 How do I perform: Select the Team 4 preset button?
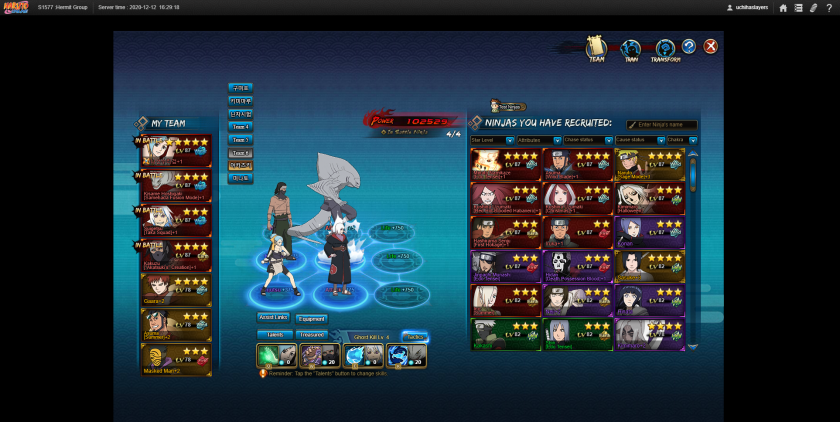240,127
